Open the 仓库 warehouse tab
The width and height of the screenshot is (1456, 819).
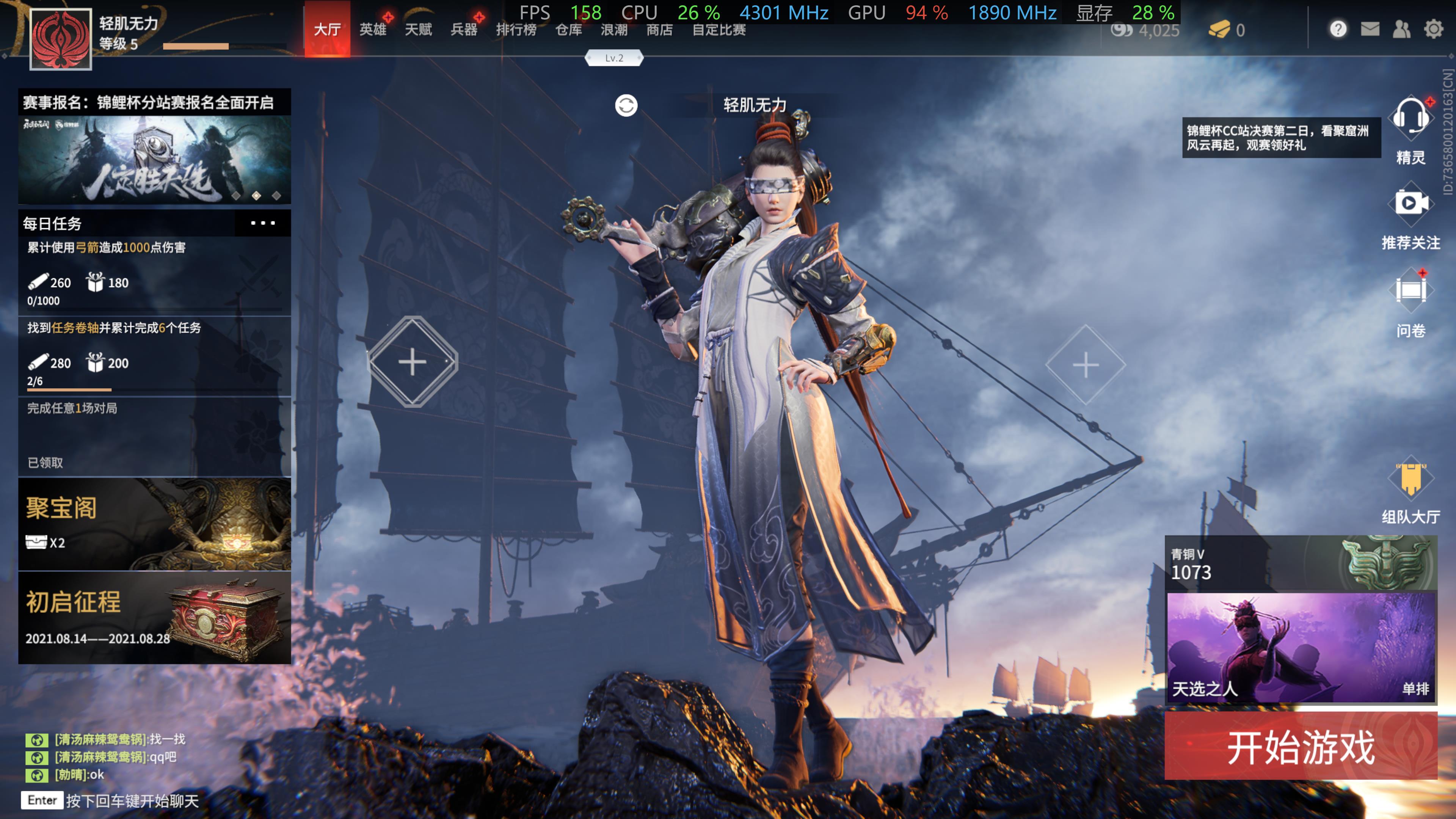pos(569,30)
